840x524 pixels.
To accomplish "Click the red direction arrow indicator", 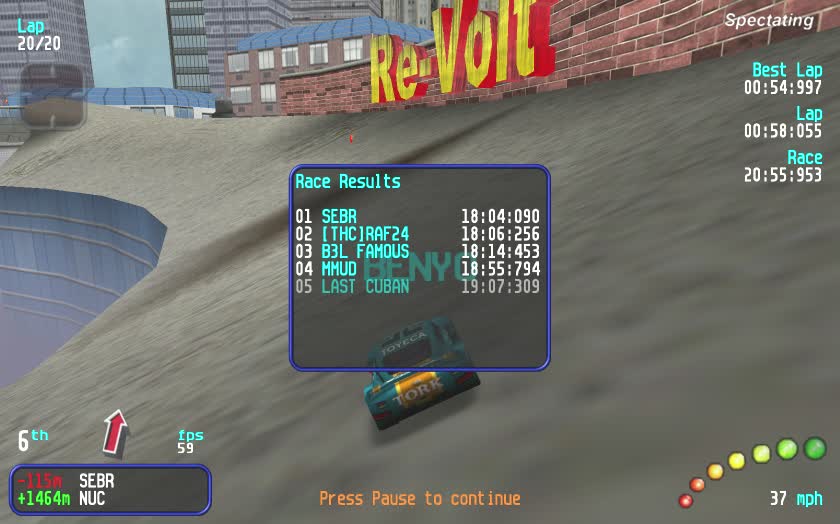I will point(116,430).
